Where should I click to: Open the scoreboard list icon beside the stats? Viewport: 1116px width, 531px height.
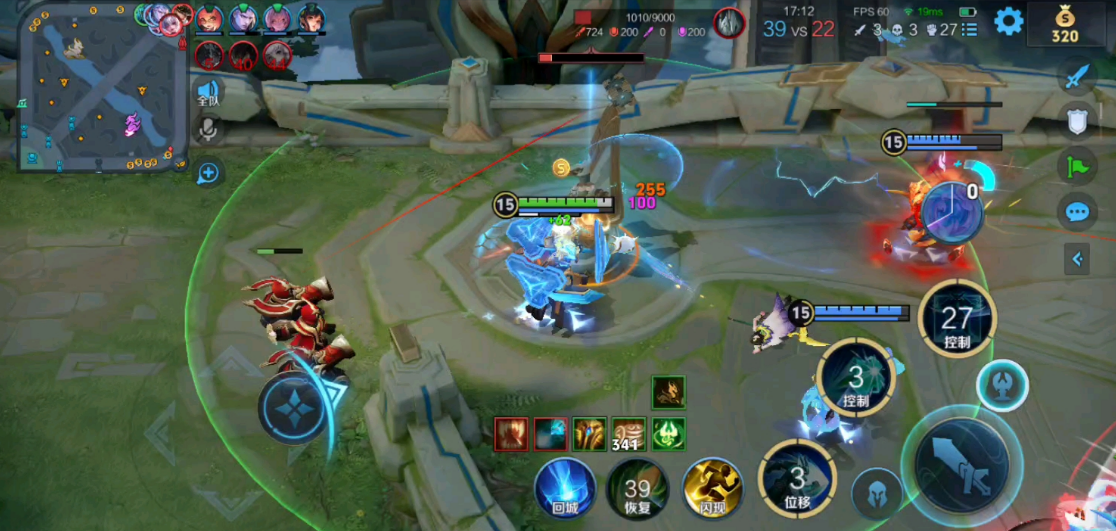[969, 30]
